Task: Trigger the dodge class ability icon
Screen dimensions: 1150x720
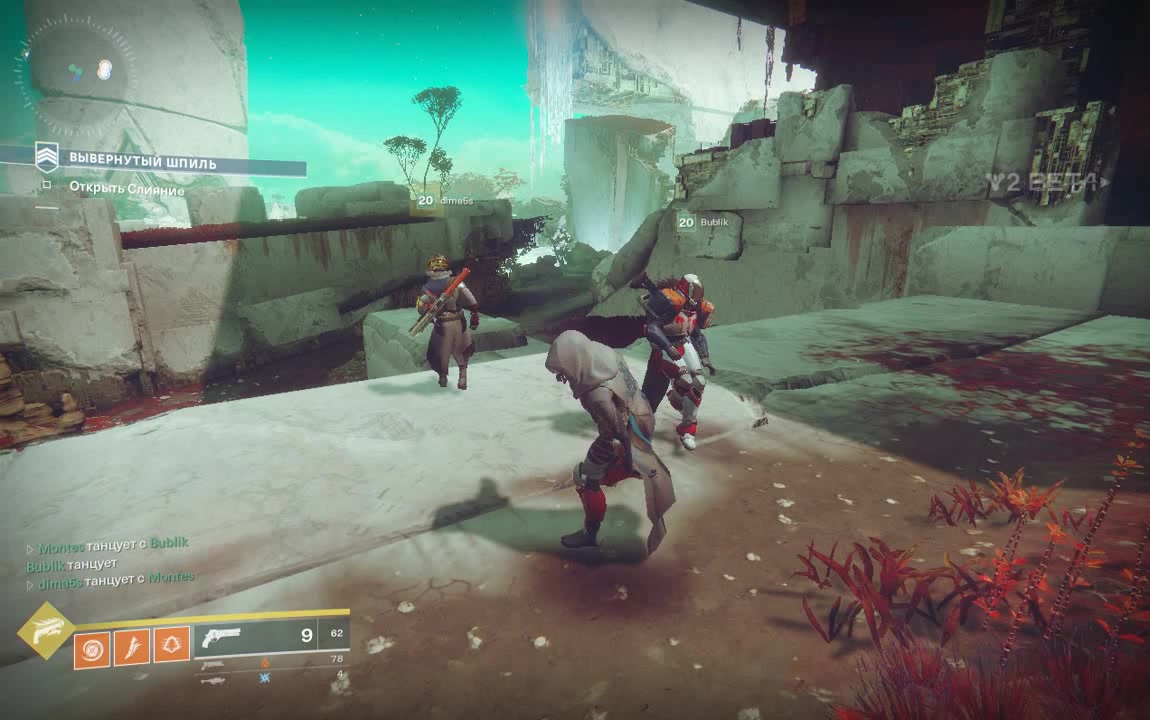Action: click(x=171, y=646)
